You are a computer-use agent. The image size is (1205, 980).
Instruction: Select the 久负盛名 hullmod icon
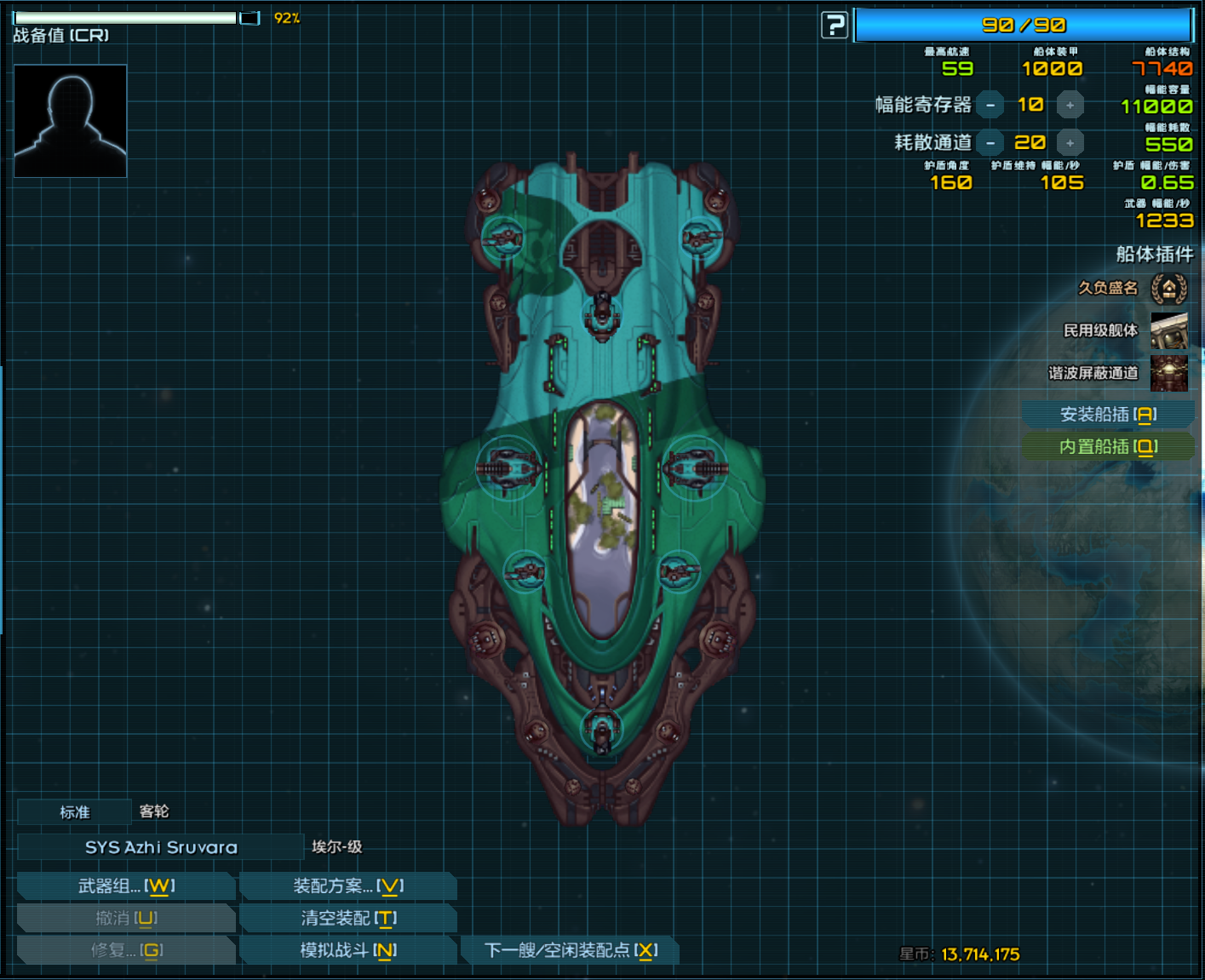(x=1169, y=289)
